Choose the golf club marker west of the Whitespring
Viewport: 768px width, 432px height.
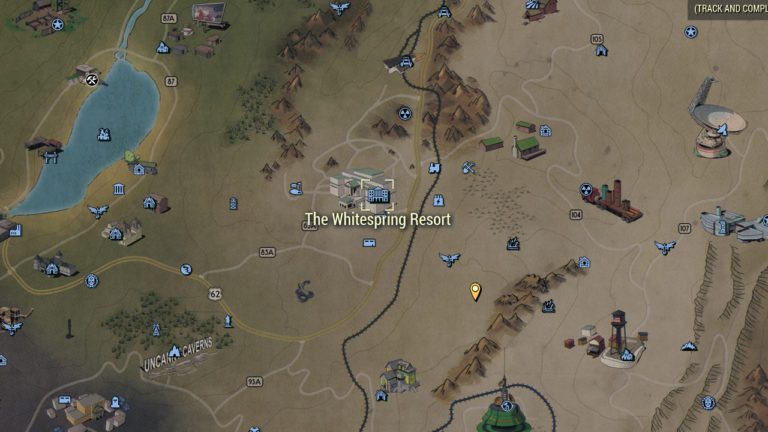296,187
